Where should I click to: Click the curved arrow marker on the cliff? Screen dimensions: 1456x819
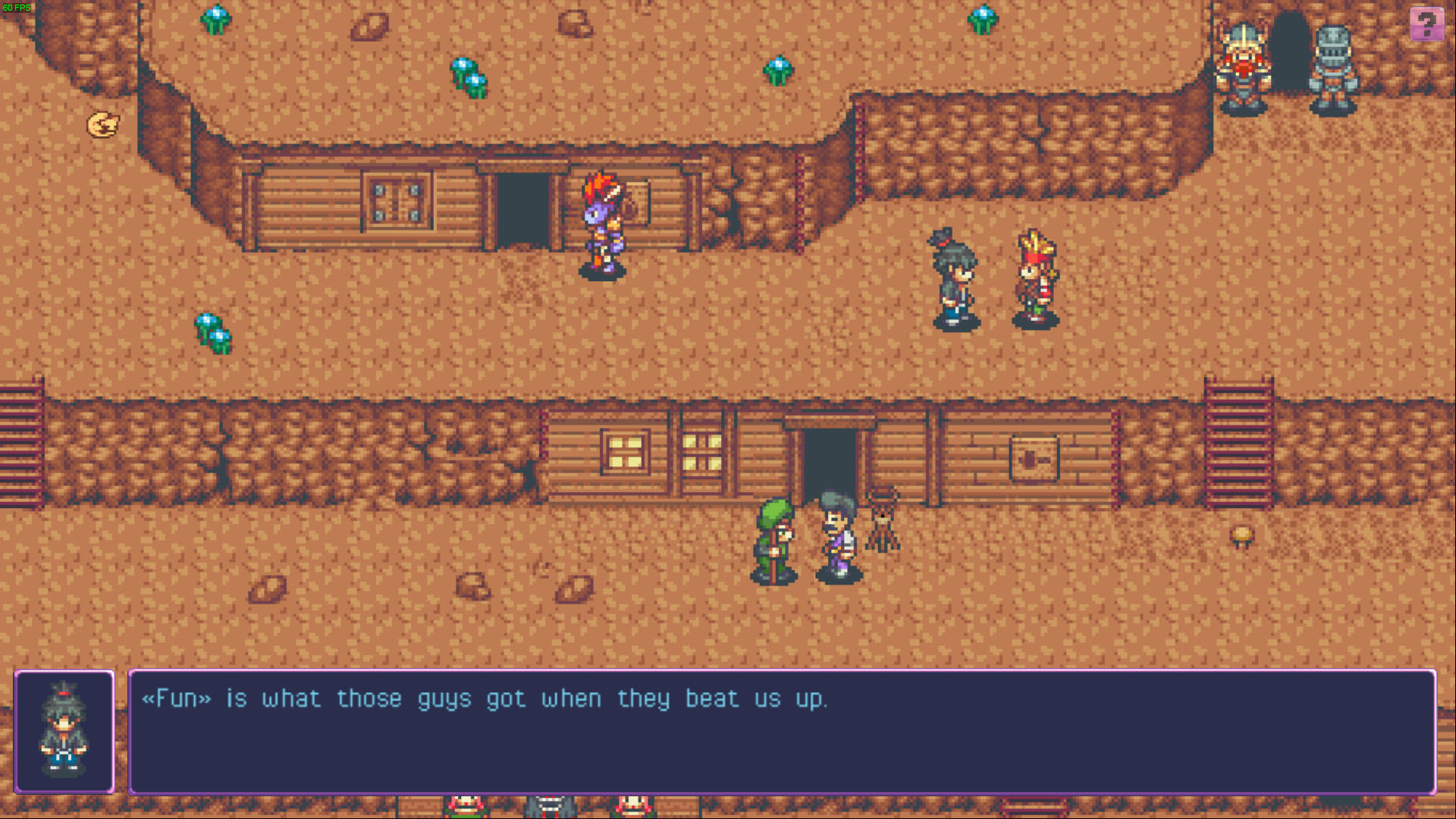(104, 124)
